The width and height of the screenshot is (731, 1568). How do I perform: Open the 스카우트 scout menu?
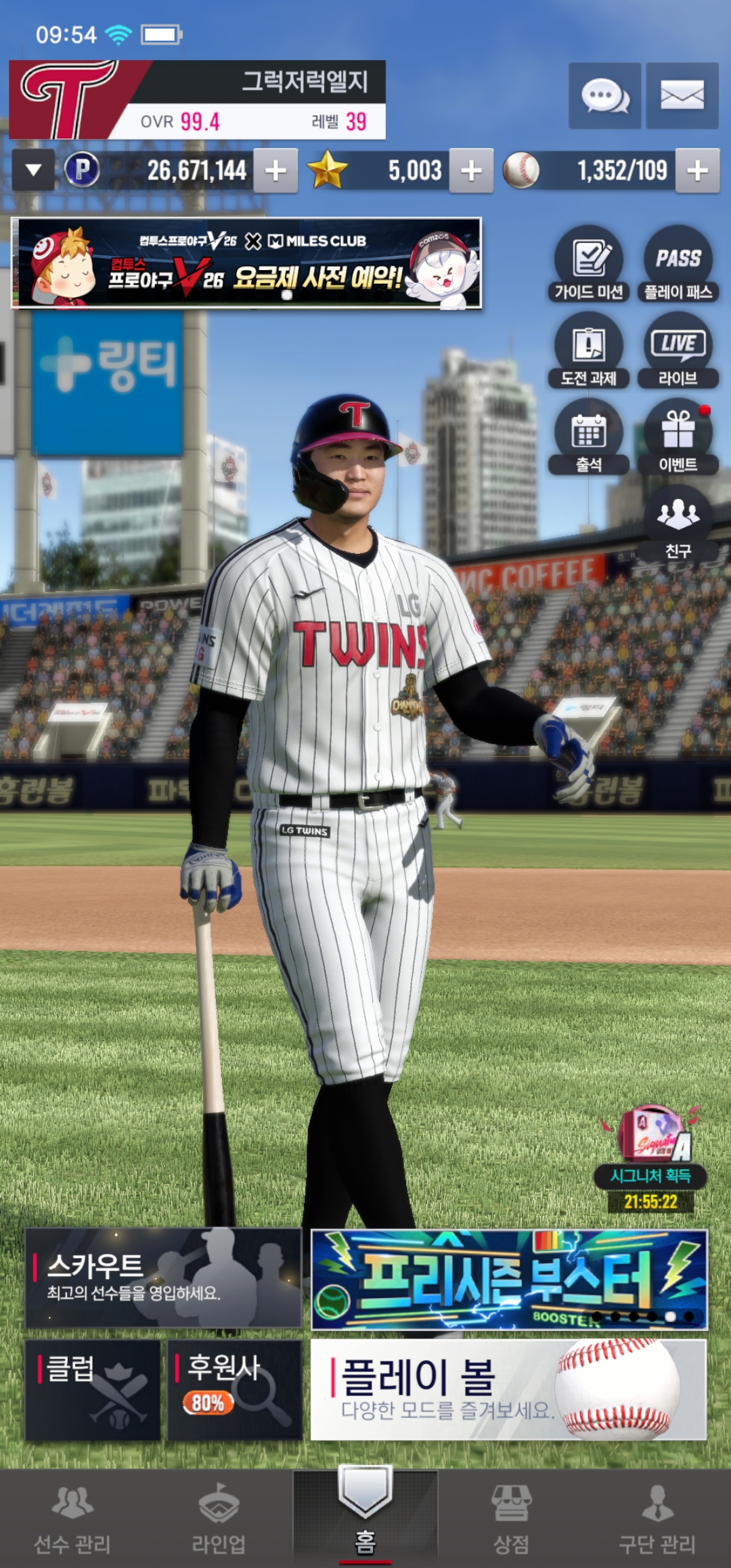163,1278
